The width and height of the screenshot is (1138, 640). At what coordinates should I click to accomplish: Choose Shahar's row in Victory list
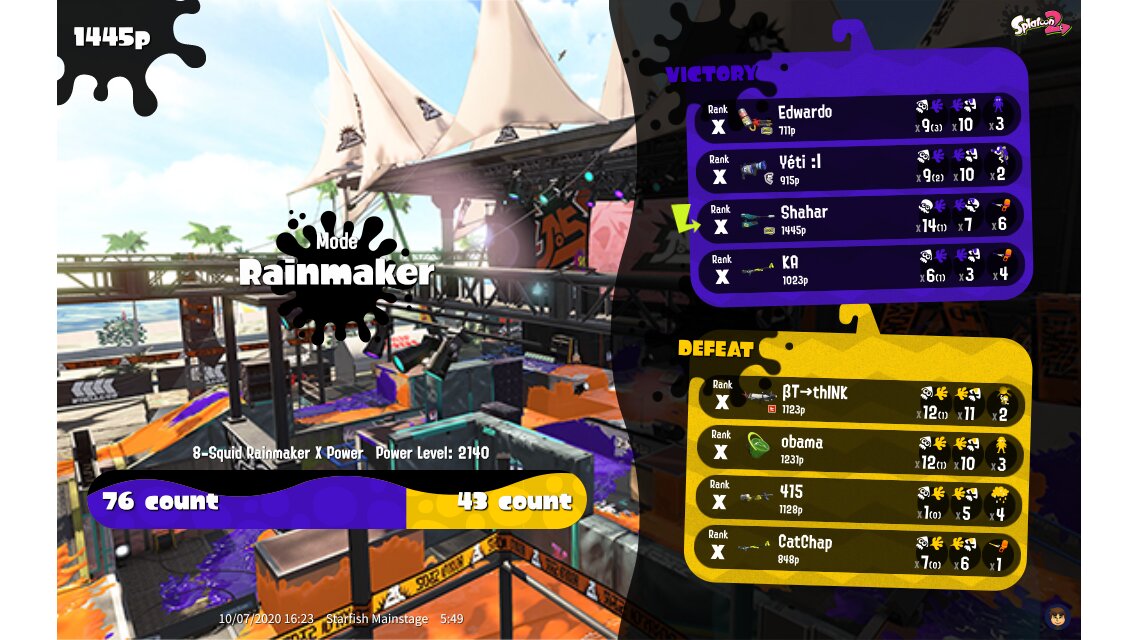click(858, 218)
